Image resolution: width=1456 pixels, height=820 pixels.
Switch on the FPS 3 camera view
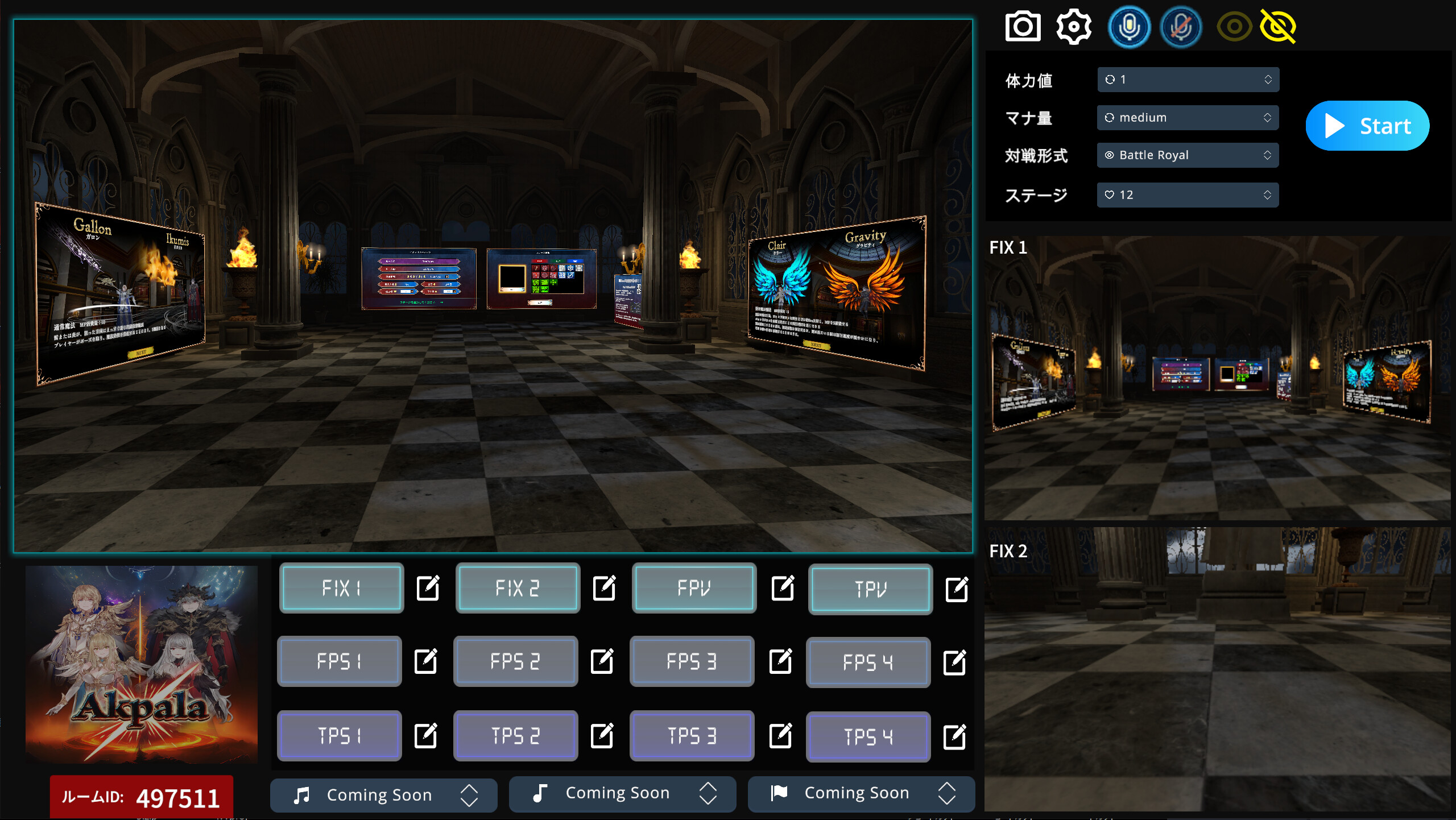pos(692,661)
